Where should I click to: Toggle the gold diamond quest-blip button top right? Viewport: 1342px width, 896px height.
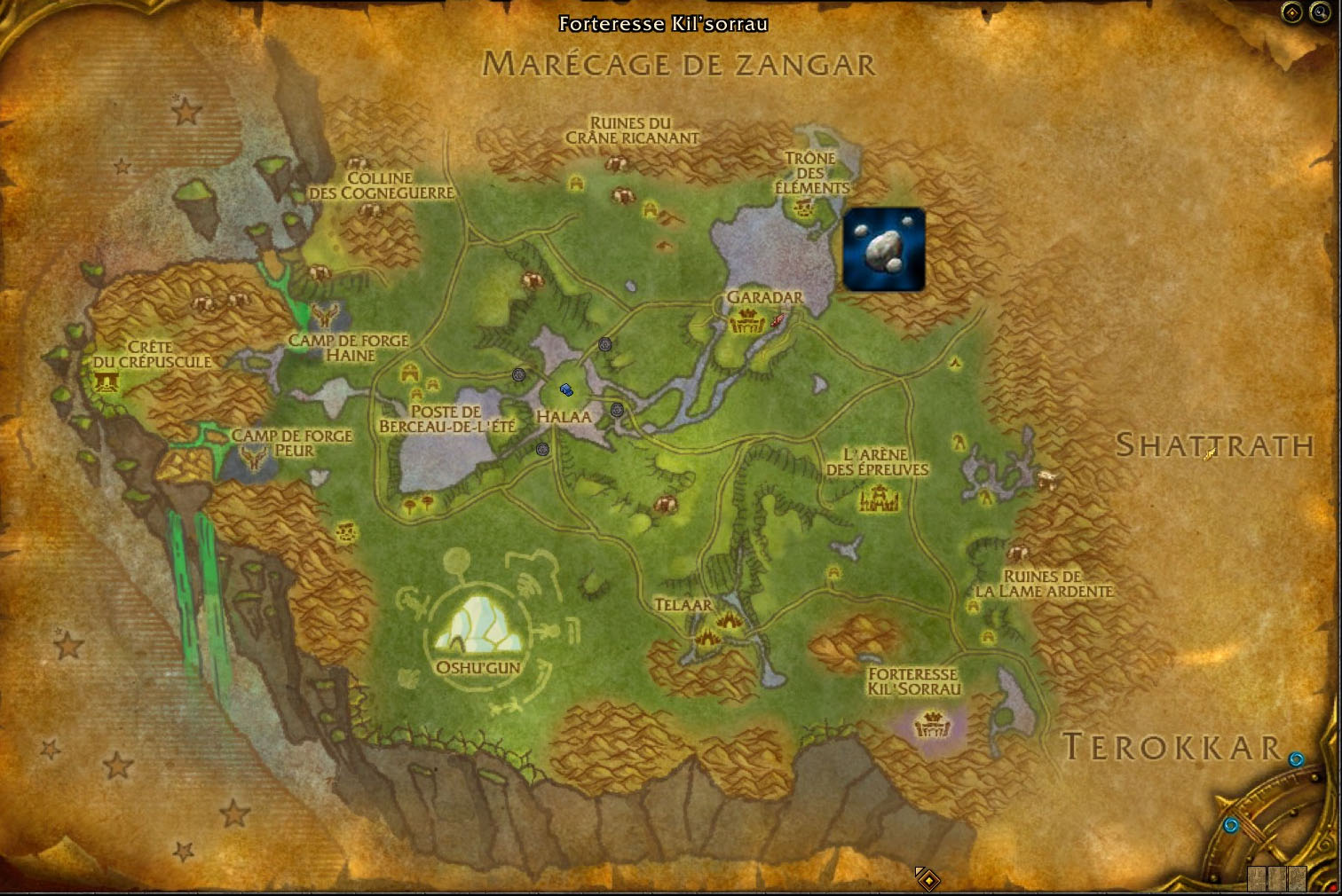coord(1291,12)
